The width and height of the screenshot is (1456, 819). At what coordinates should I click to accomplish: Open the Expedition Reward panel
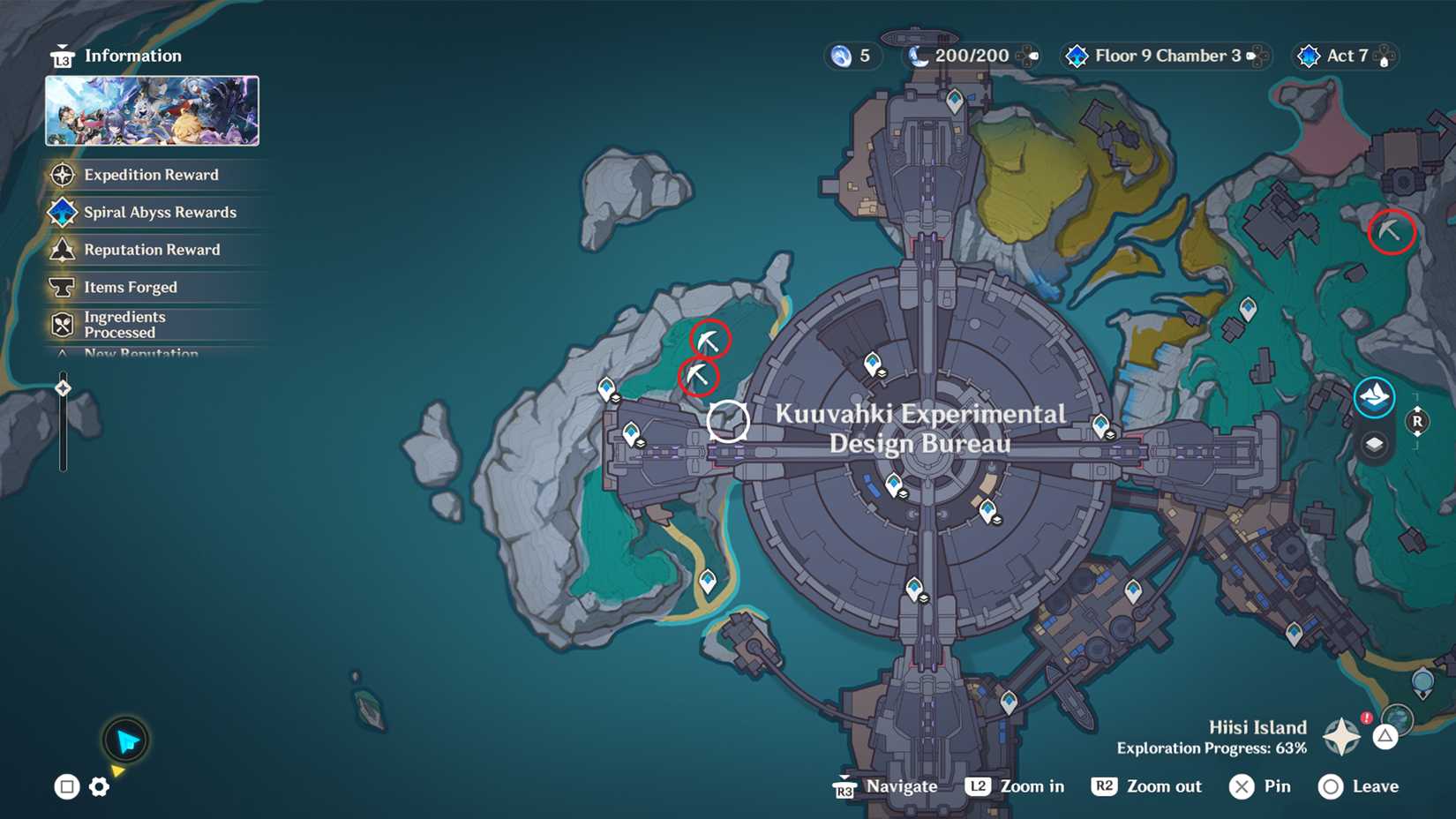click(x=150, y=175)
